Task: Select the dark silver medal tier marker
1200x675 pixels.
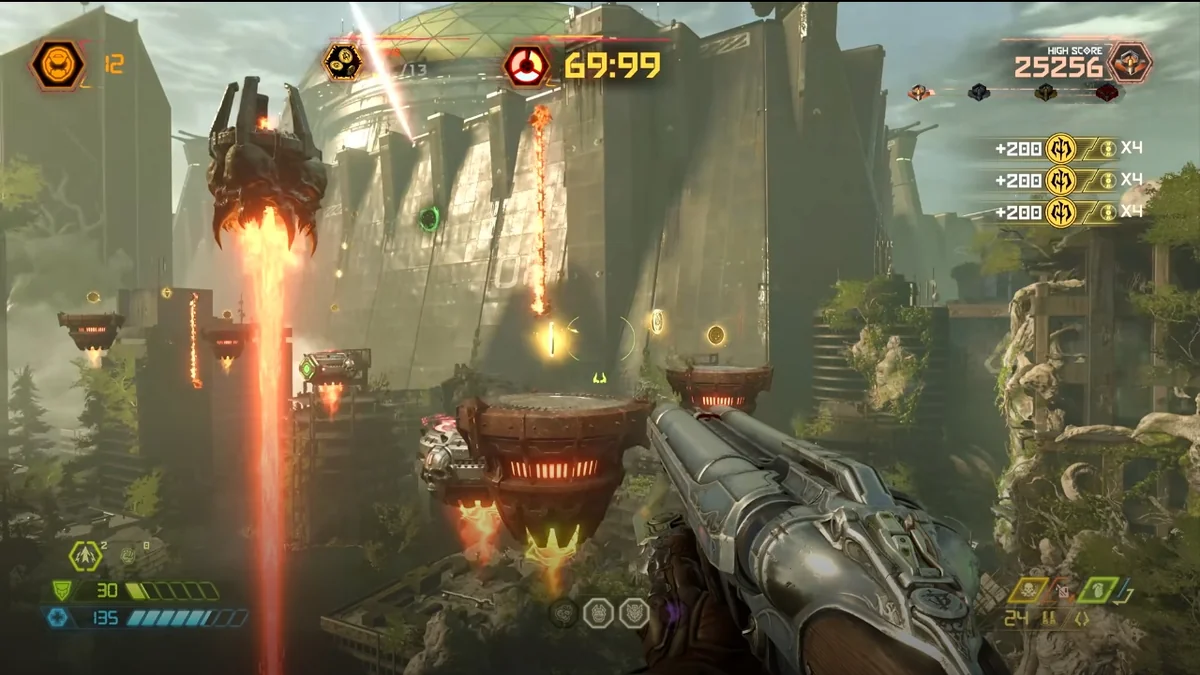Action: click(979, 93)
